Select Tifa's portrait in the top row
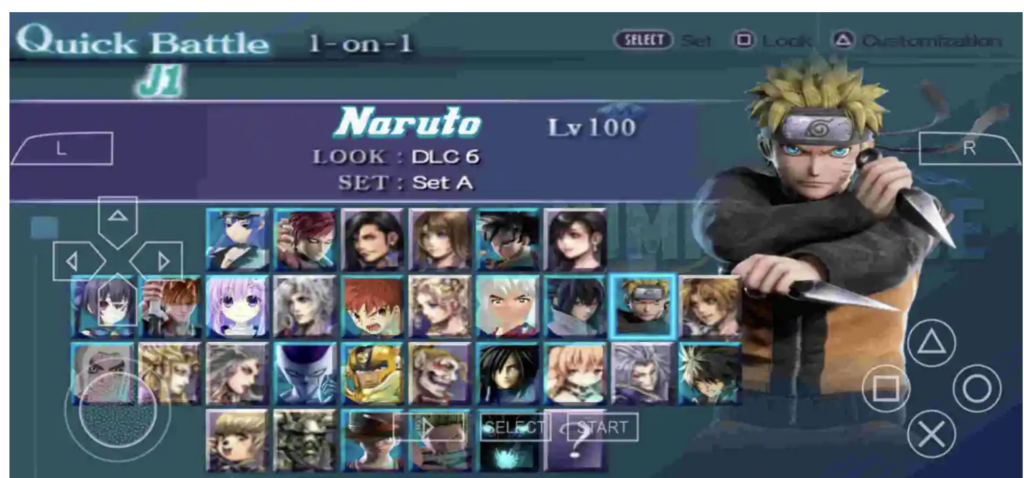1024x478 pixels. click(575, 239)
